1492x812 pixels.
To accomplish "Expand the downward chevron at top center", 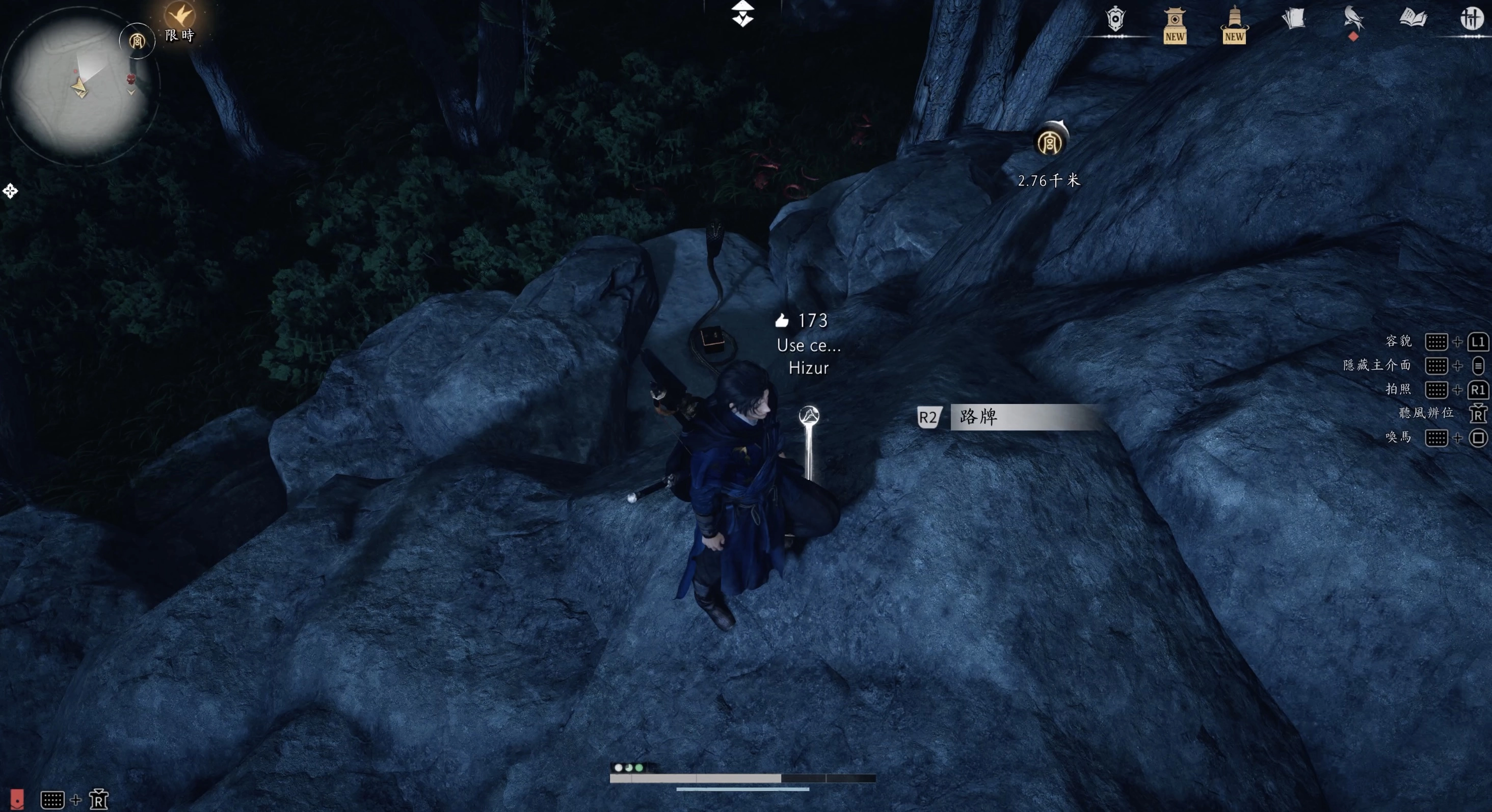I will pyautogui.click(x=742, y=14).
